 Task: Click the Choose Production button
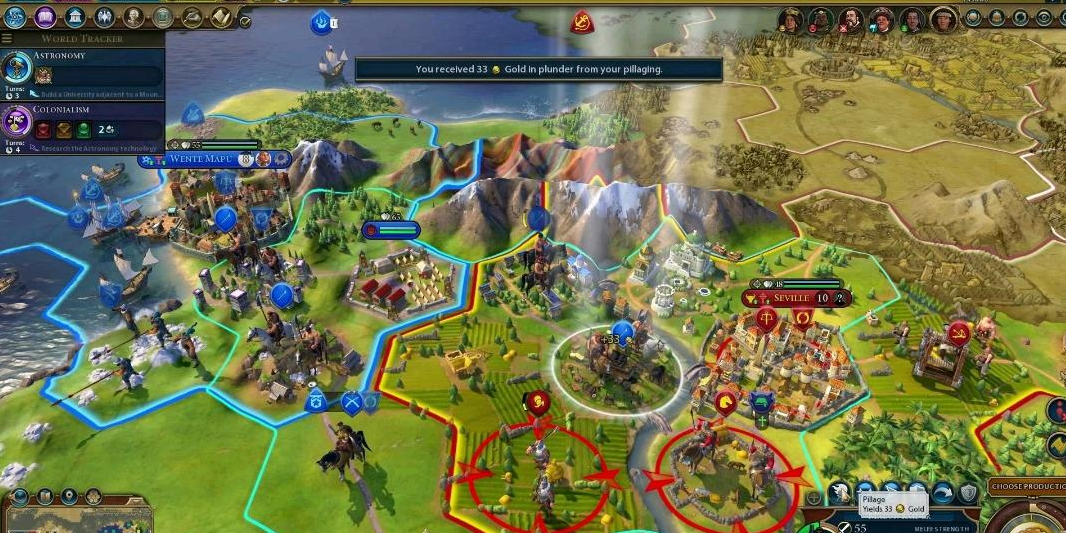tap(1026, 487)
